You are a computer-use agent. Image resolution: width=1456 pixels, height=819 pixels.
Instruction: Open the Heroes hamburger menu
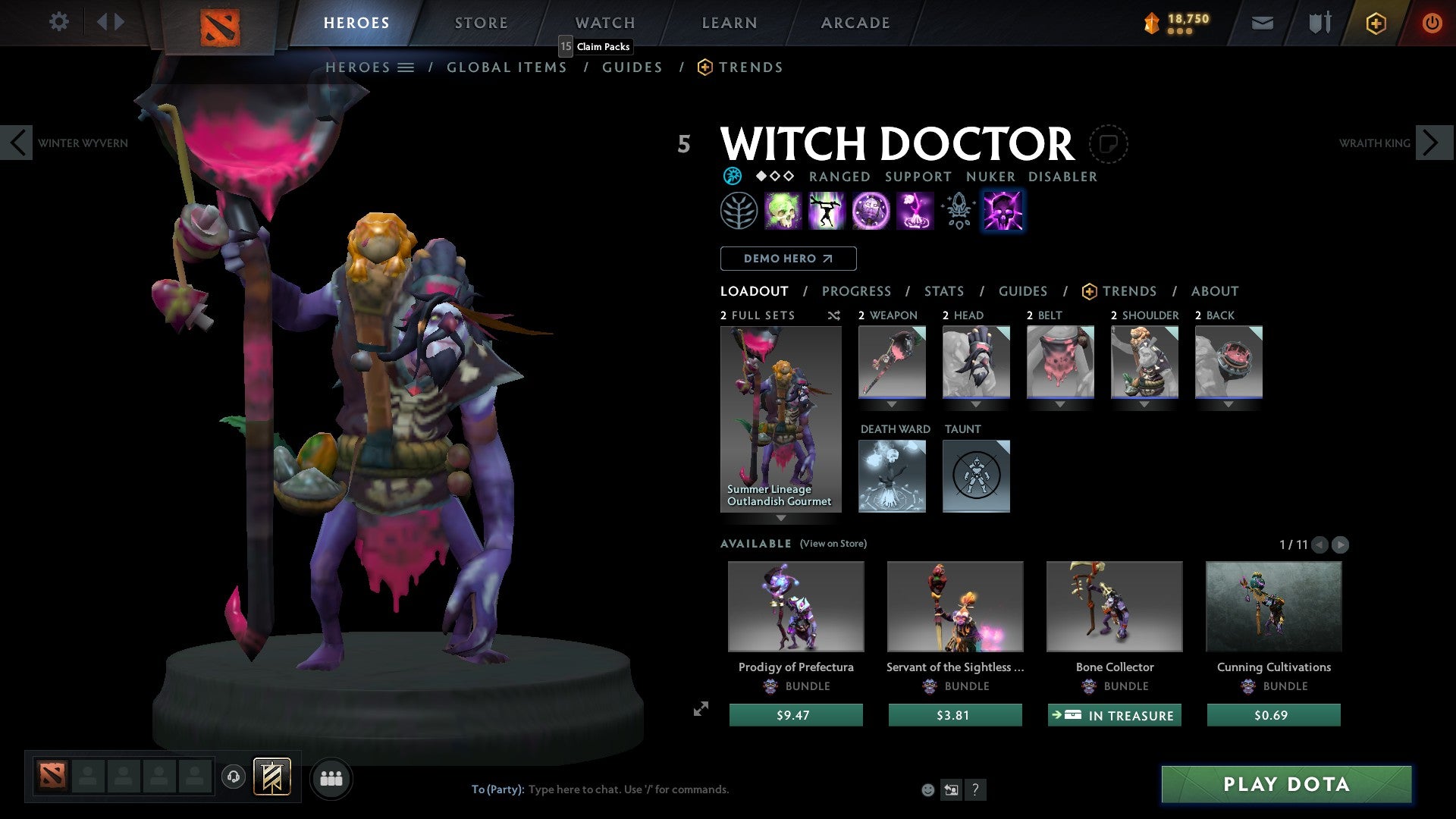pos(406,67)
